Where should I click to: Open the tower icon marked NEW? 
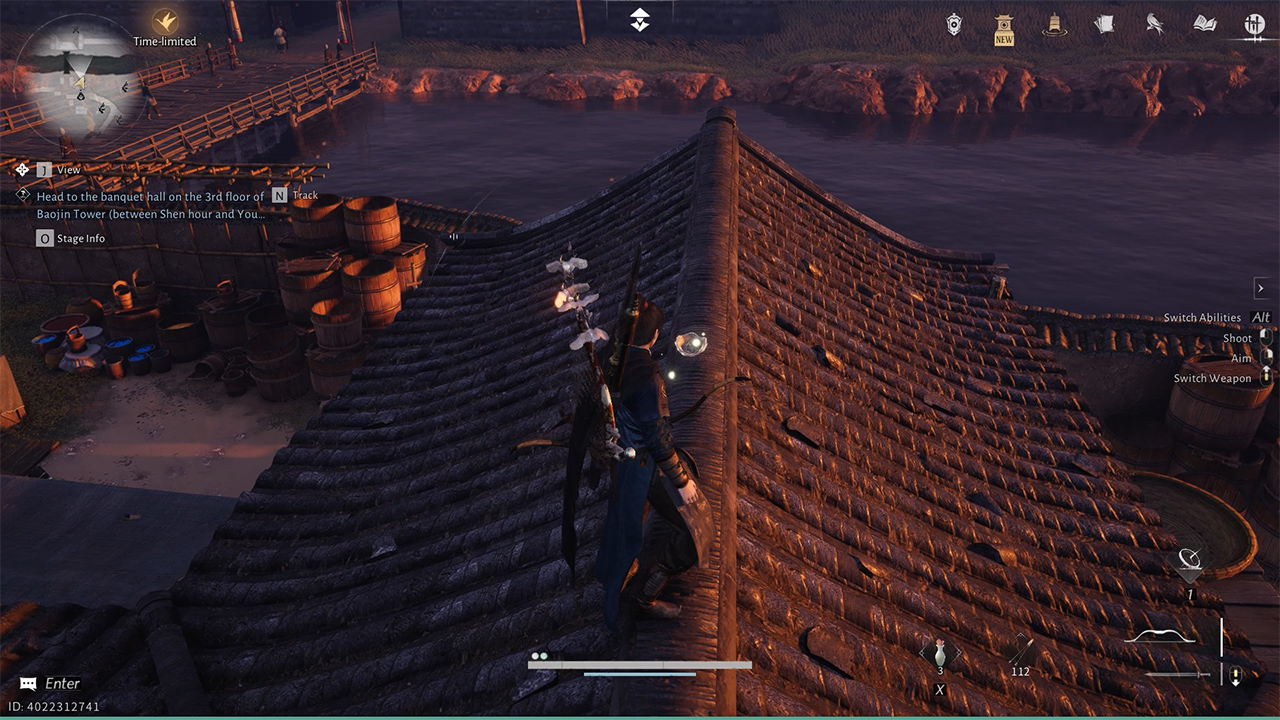pyautogui.click(x=1003, y=25)
